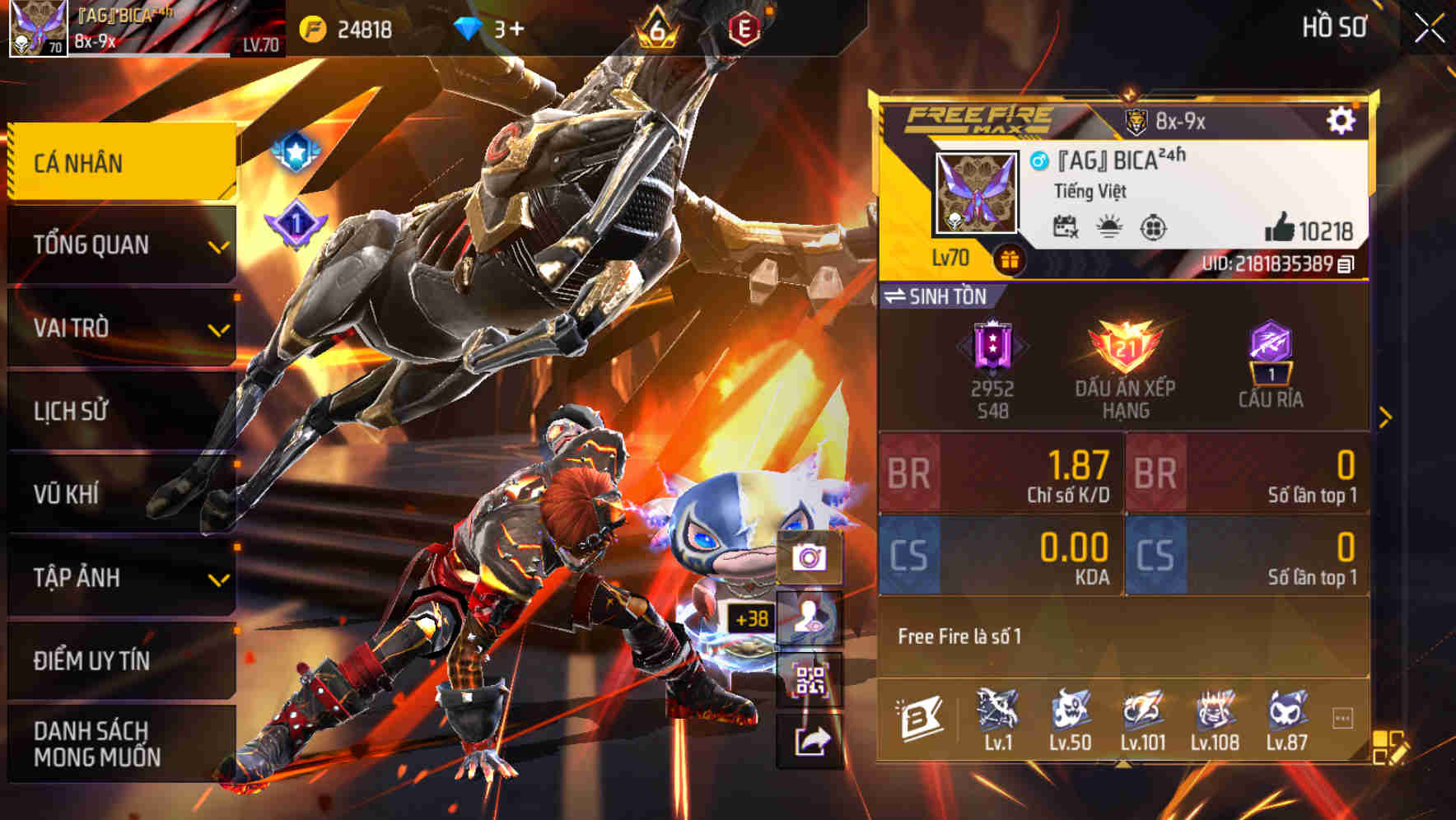Expand the VAI TRÒ section
The image size is (1456, 820).
[x=119, y=328]
